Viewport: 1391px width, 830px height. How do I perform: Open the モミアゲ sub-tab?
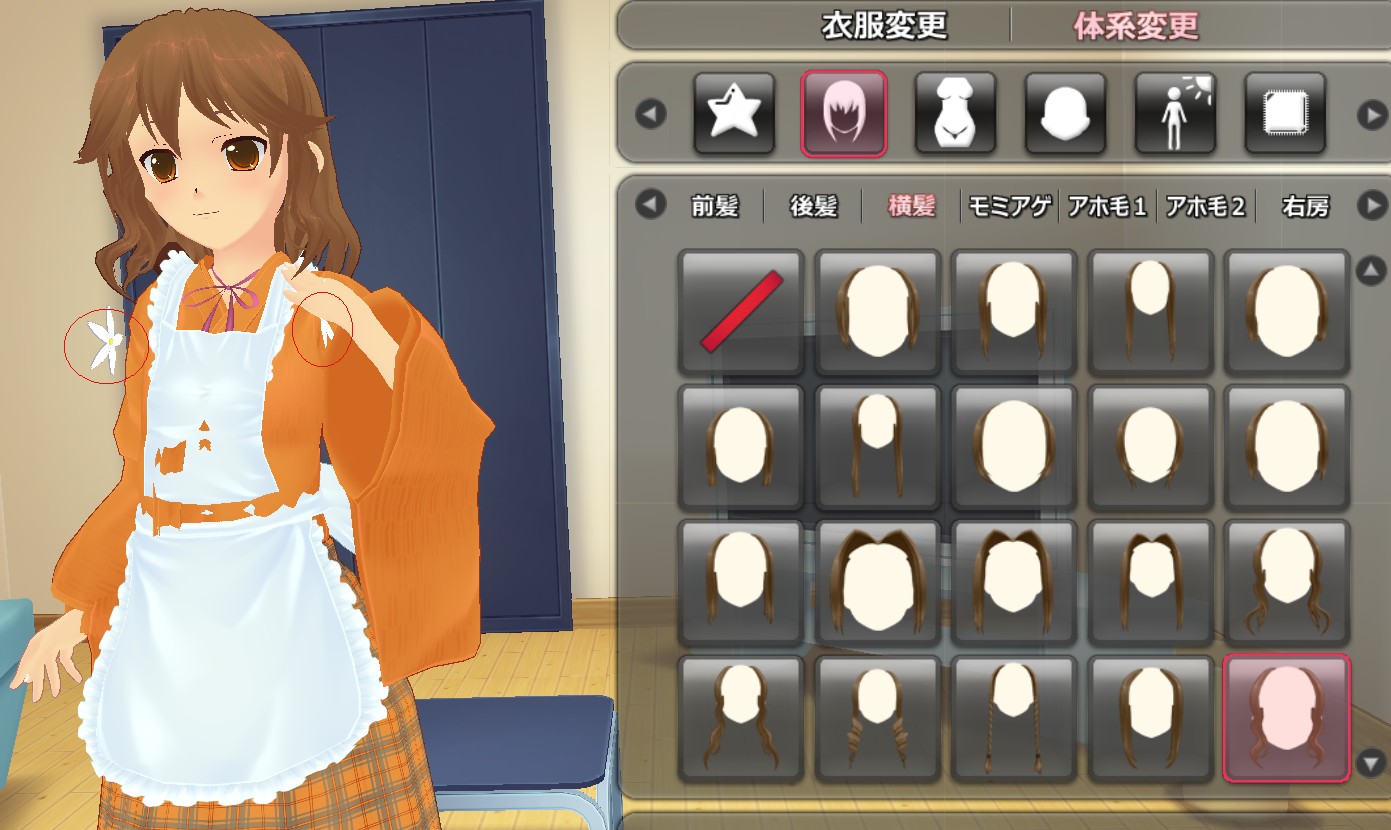[1009, 207]
